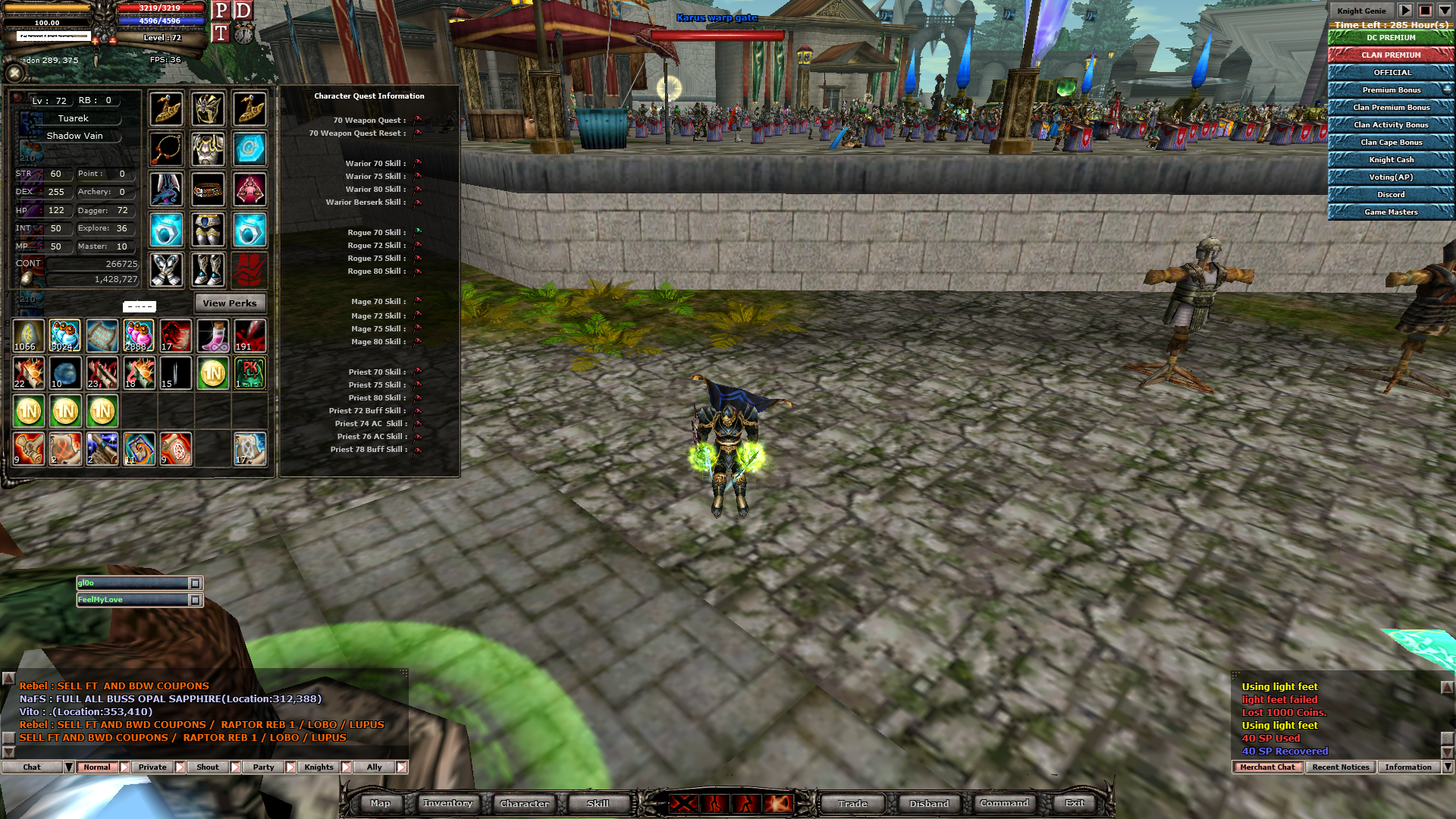Switch to the Party chat tab

click(x=262, y=767)
